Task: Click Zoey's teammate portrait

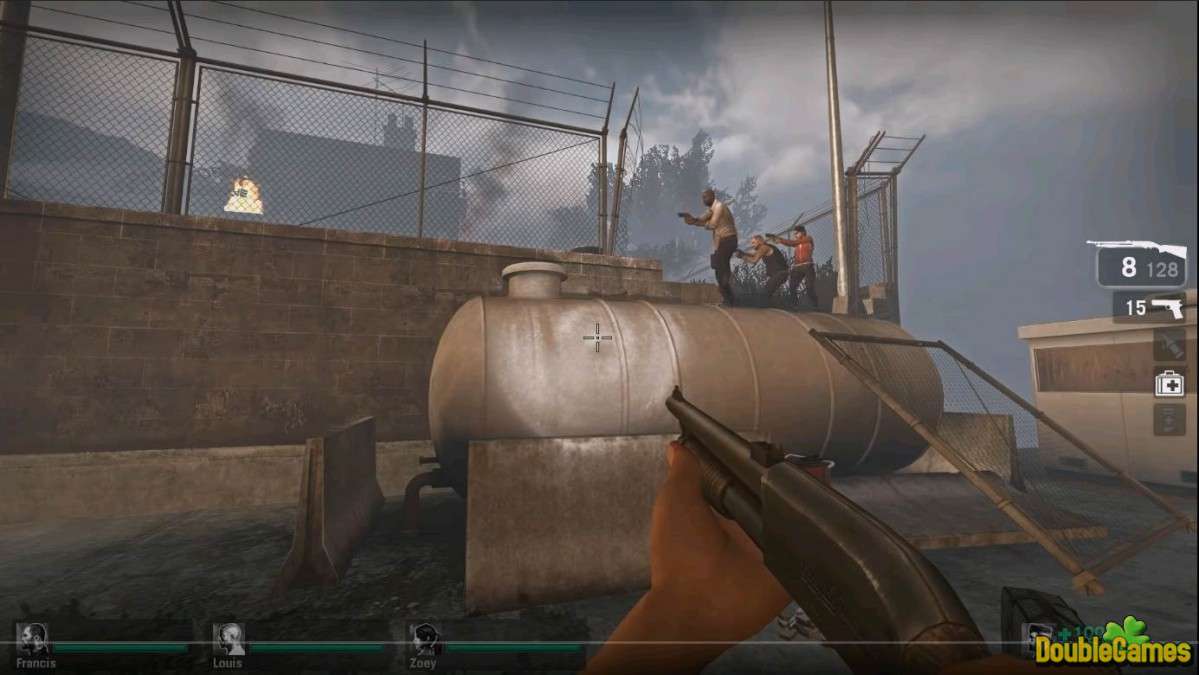Action: click(426, 639)
